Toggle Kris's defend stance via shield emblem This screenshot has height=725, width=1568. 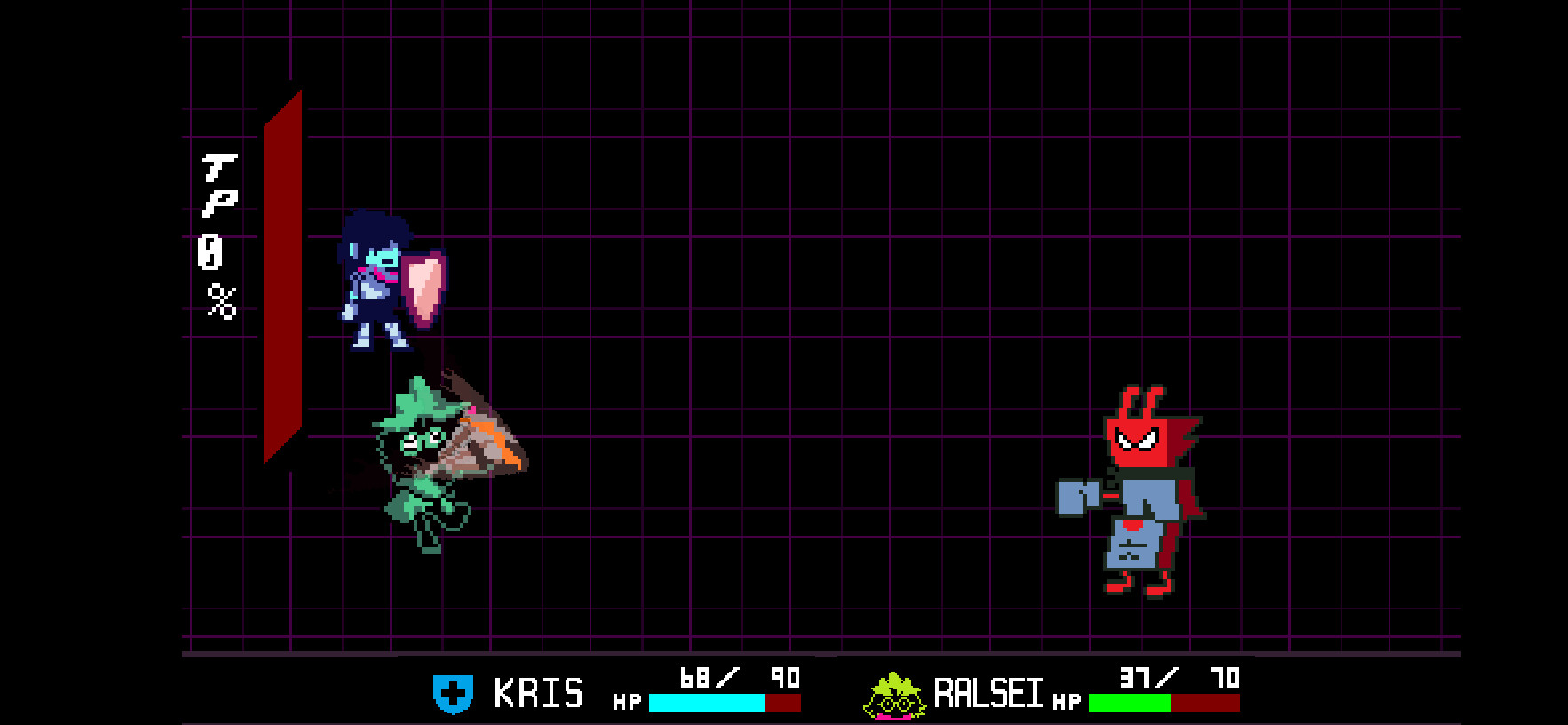455,696
